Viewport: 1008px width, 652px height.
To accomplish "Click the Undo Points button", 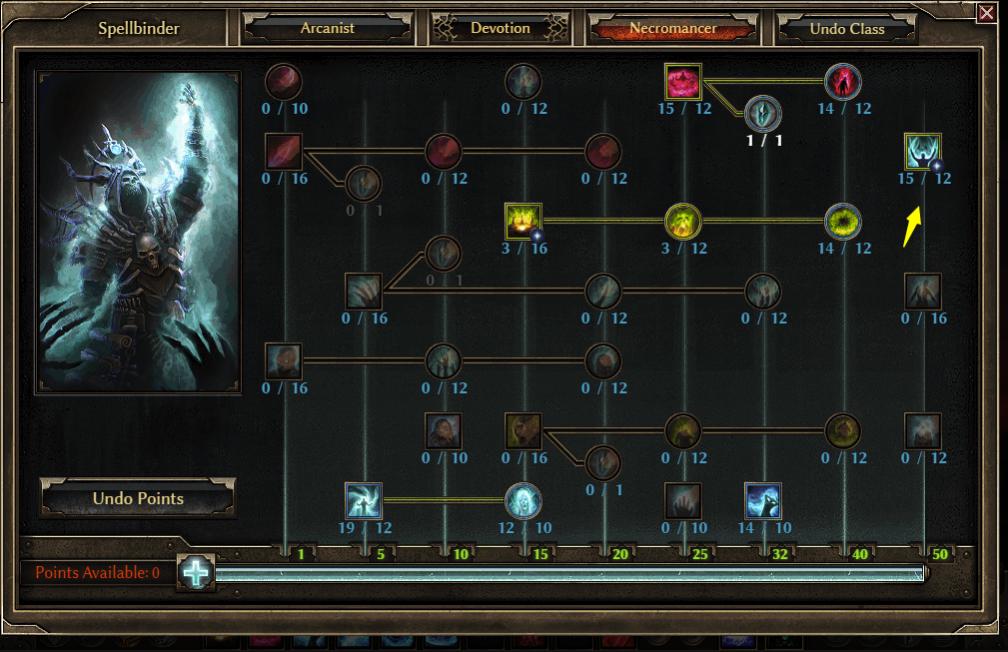I will [138, 498].
